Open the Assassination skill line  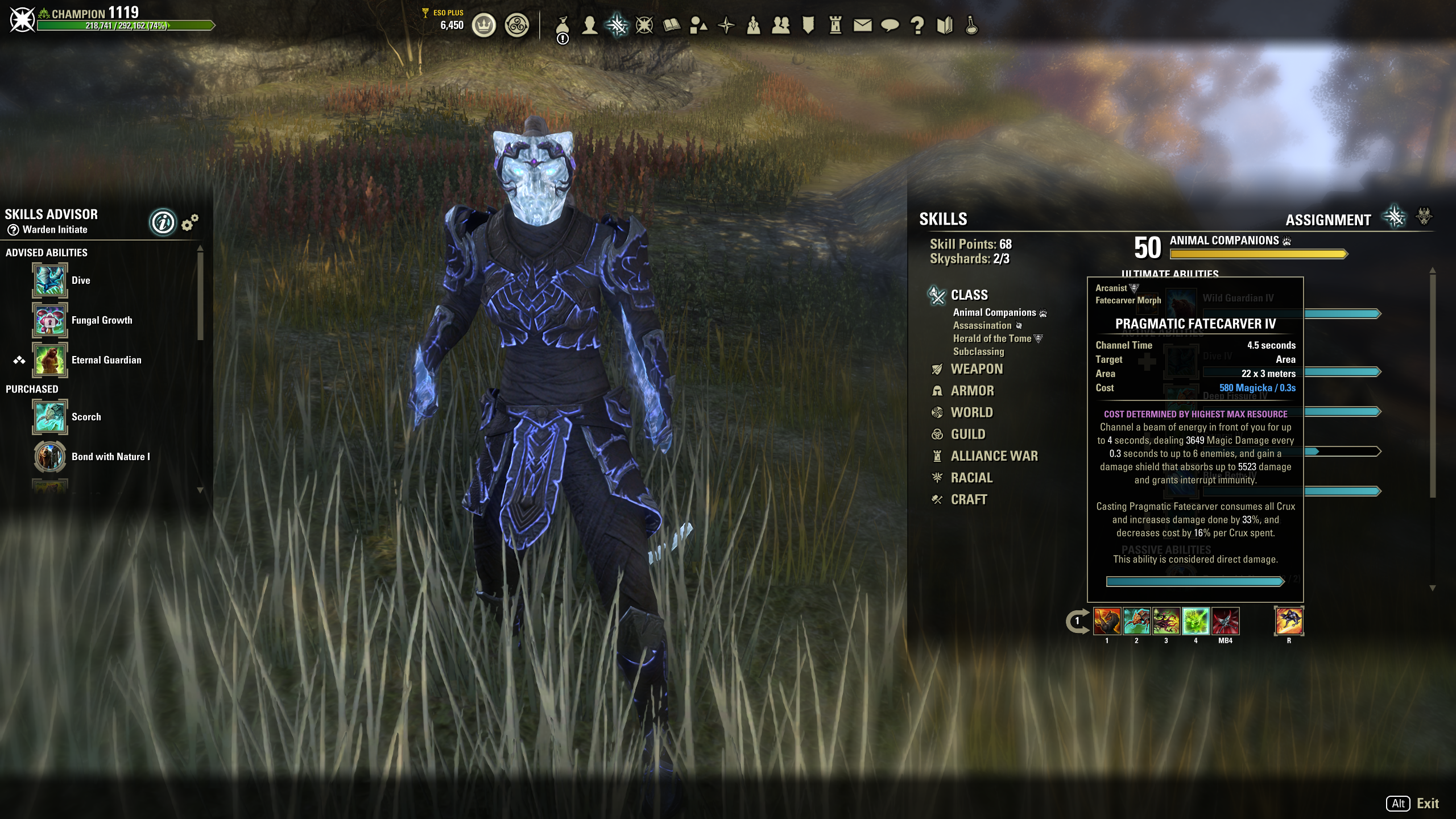(x=982, y=326)
